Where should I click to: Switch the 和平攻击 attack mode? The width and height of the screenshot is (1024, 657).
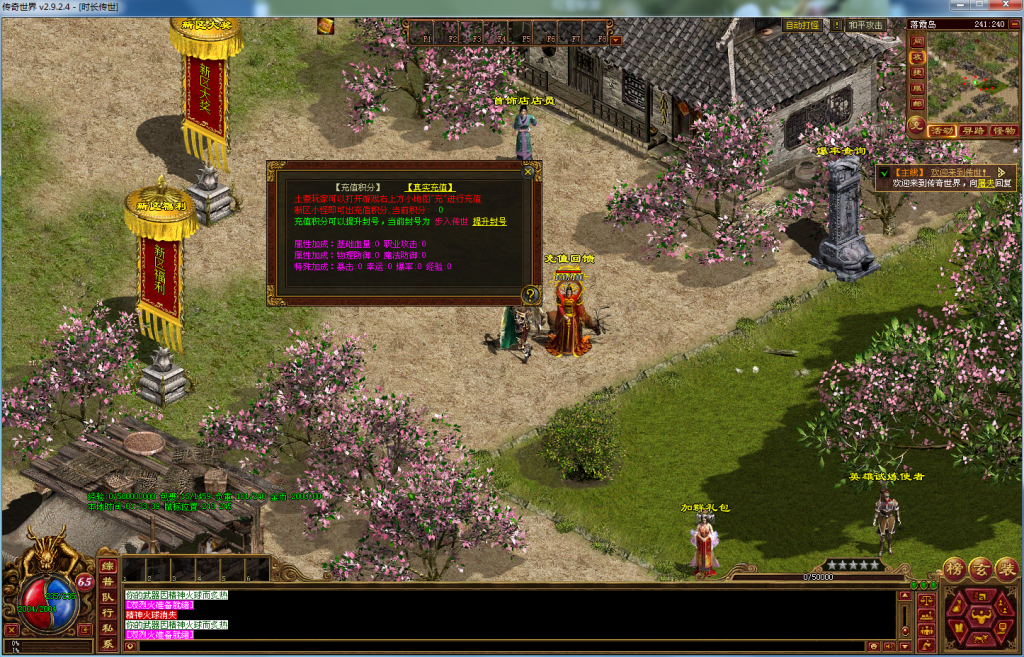865,25
